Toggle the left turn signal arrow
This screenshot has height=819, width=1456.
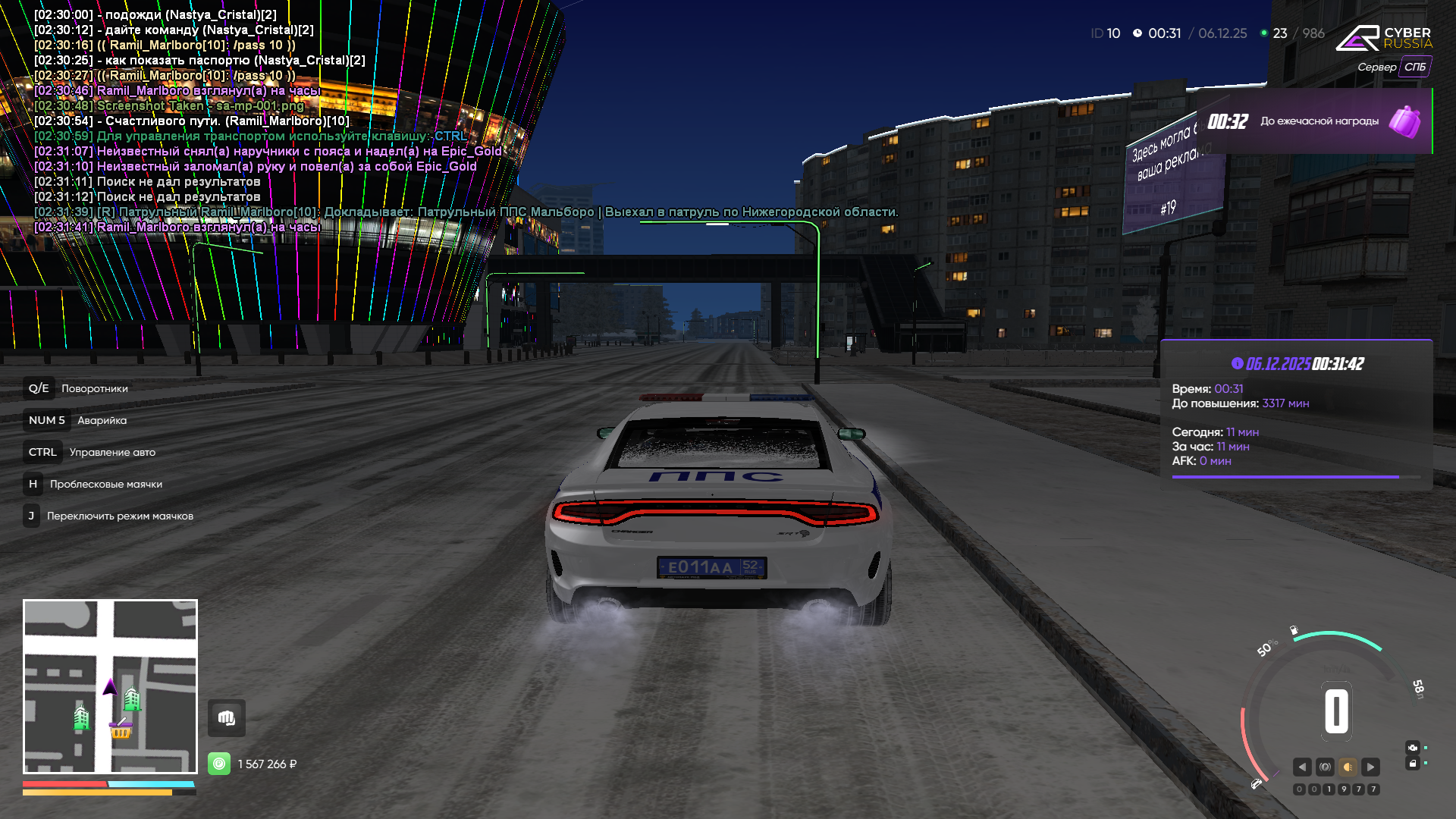1302,767
